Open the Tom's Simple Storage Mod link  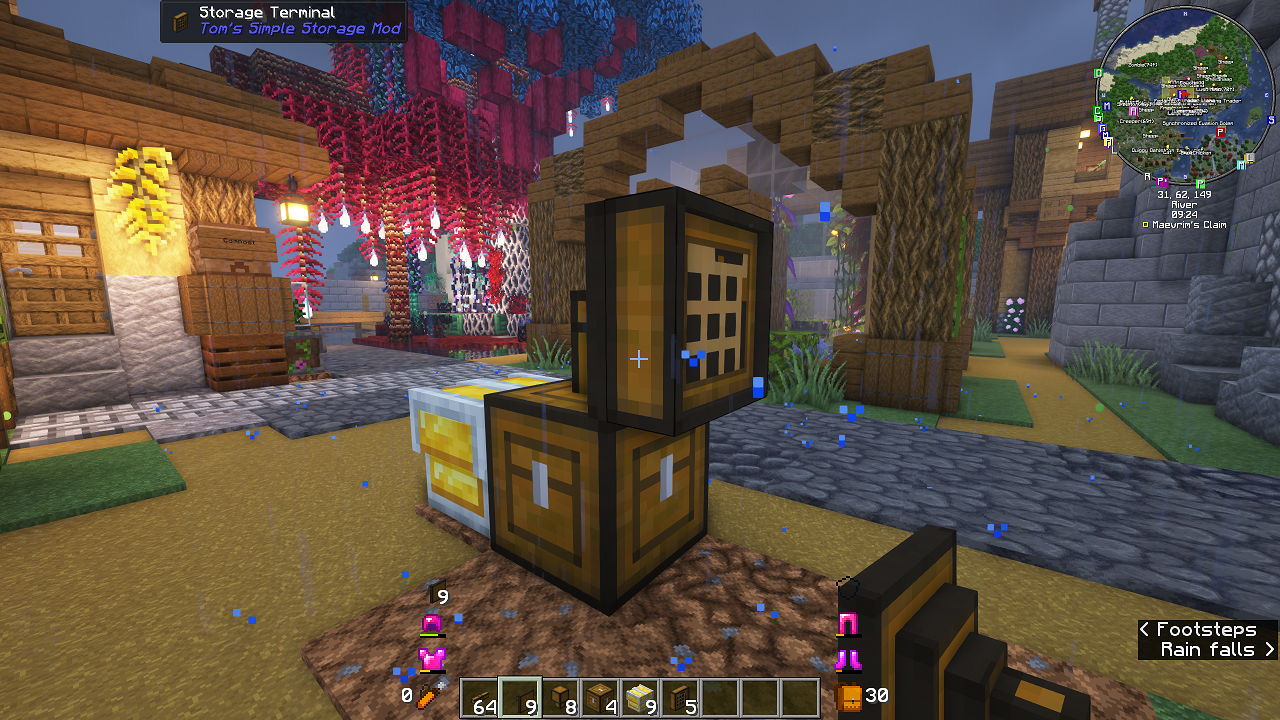point(300,28)
